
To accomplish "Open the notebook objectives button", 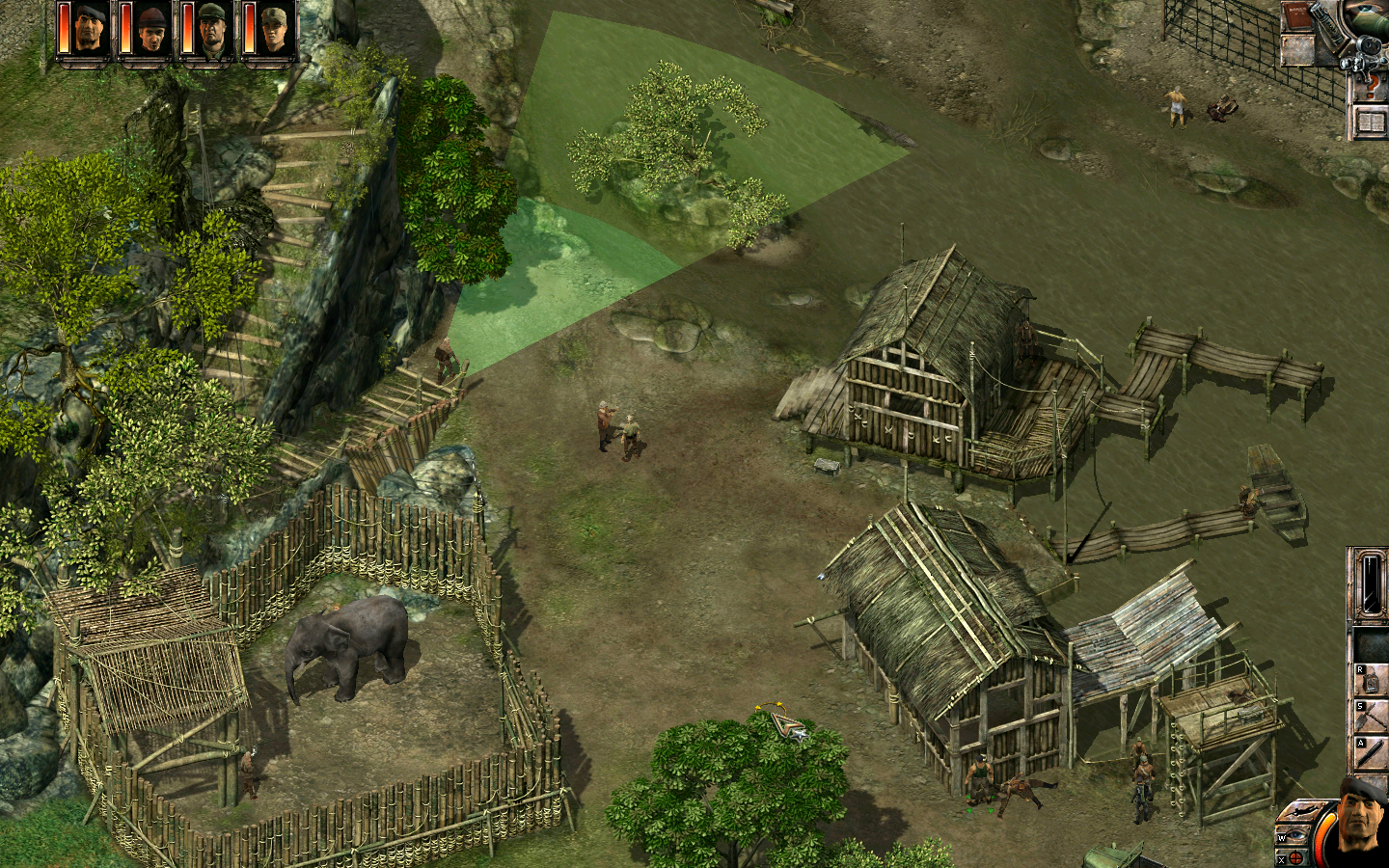I will (1371, 122).
